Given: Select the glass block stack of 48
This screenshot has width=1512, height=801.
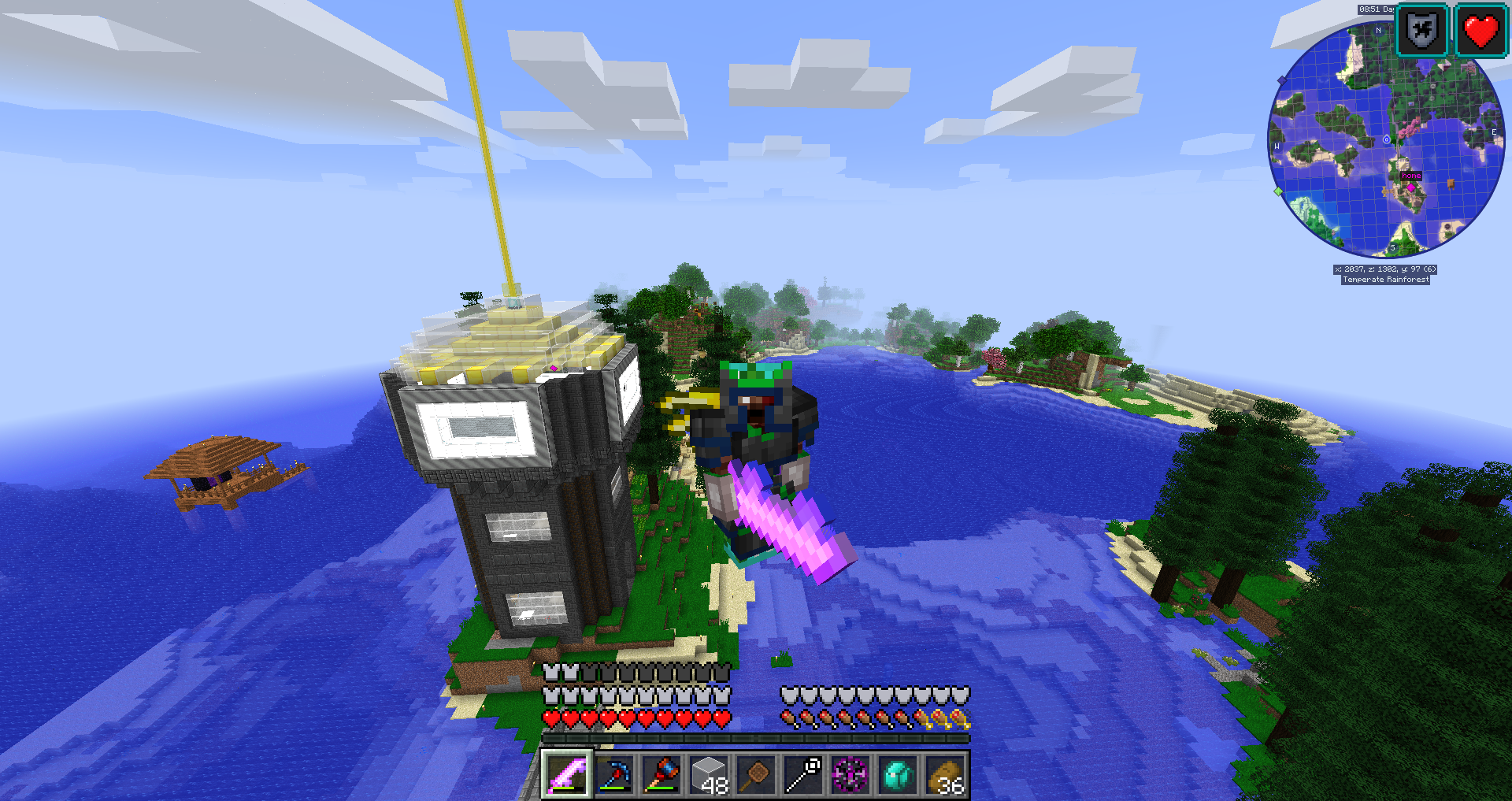Looking at the screenshot, I should (709, 775).
